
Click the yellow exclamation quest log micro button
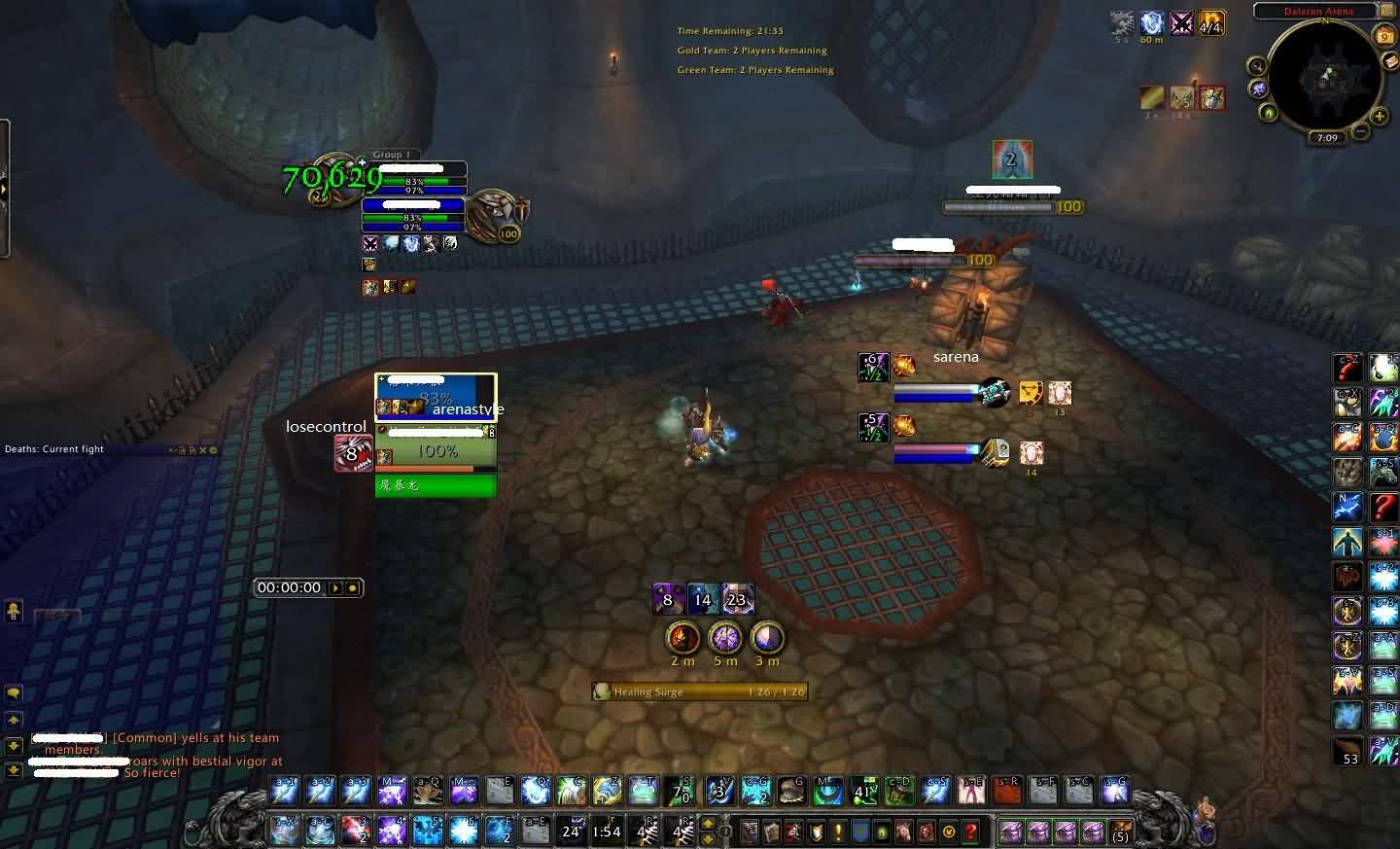coord(838,832)
